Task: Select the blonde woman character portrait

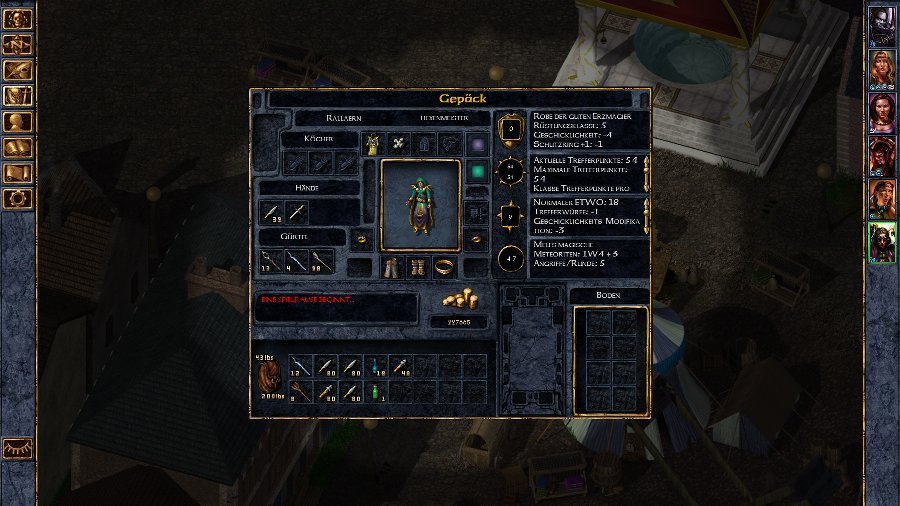Action: [x=882, y=68]
